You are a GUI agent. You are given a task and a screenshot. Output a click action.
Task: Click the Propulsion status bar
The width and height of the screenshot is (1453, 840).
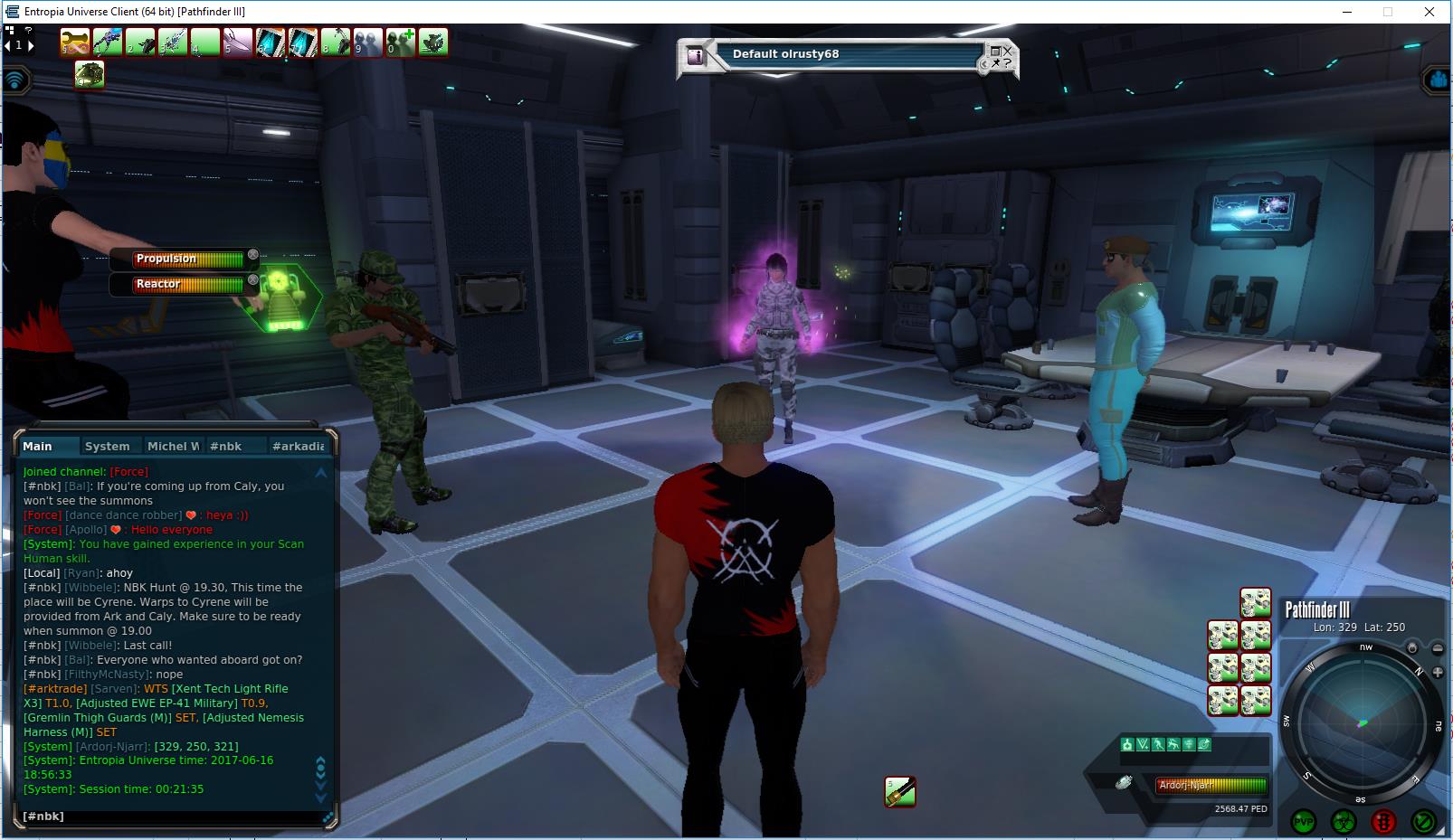[x=188, y=260]
